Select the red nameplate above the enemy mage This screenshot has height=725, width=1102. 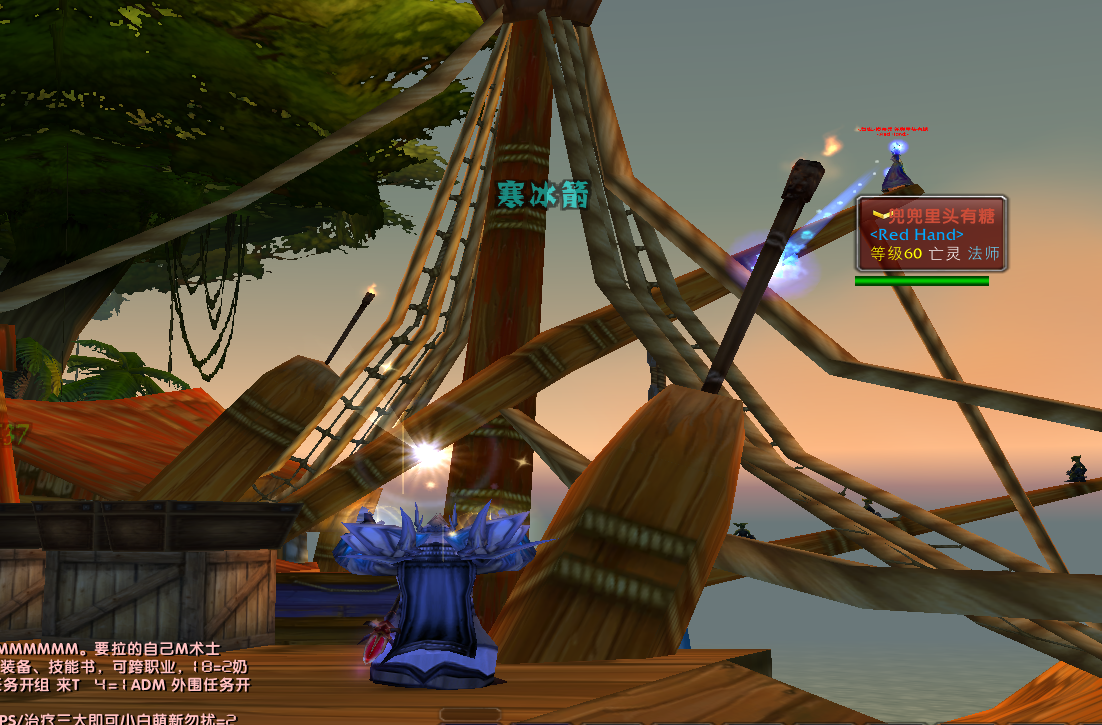892,130
